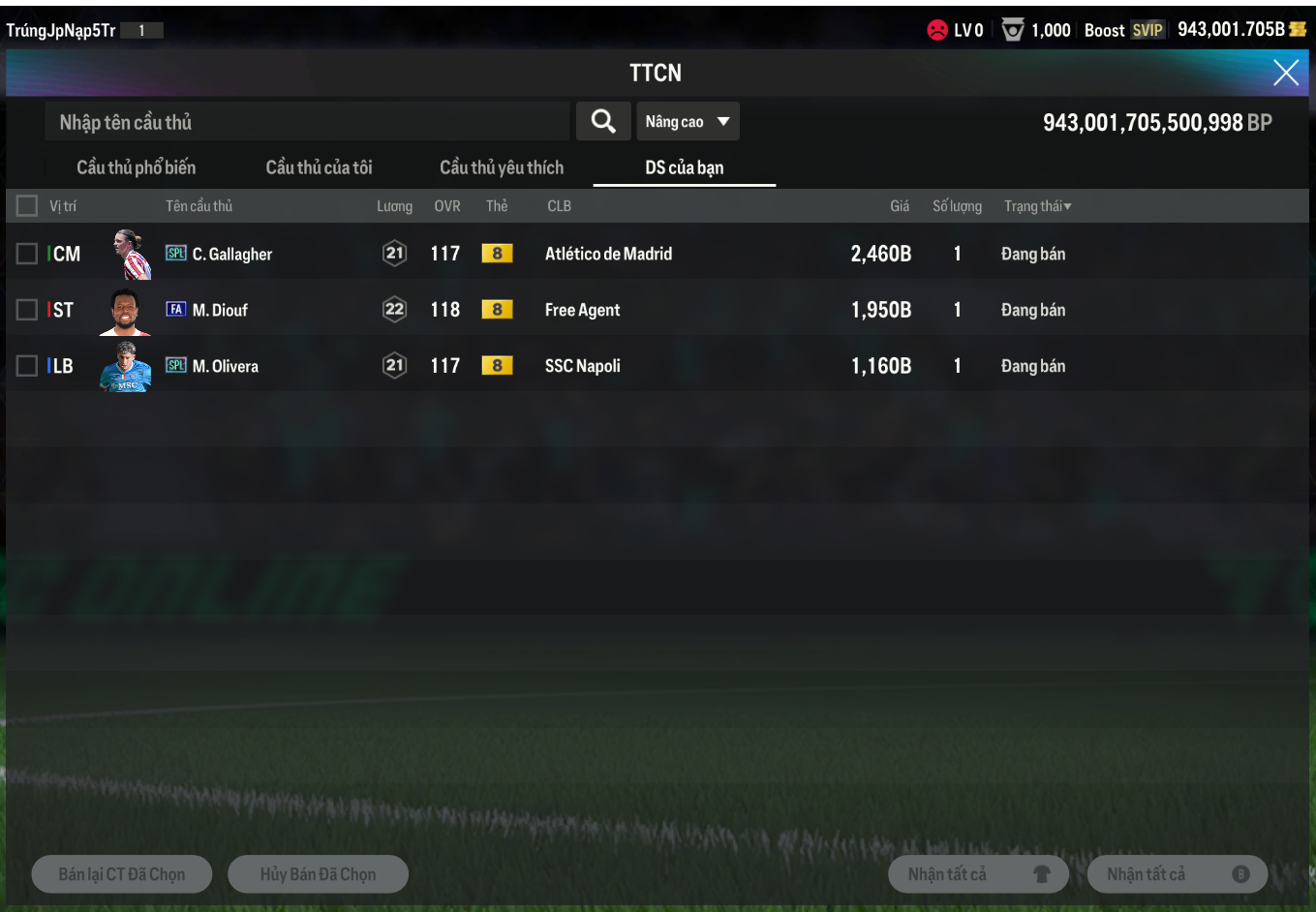The height and width of the screenshot is (912, 1316).
Task: Click Nhận tất cả with the coin icon
Action: pyautogui.click(x=1178, y=874)
